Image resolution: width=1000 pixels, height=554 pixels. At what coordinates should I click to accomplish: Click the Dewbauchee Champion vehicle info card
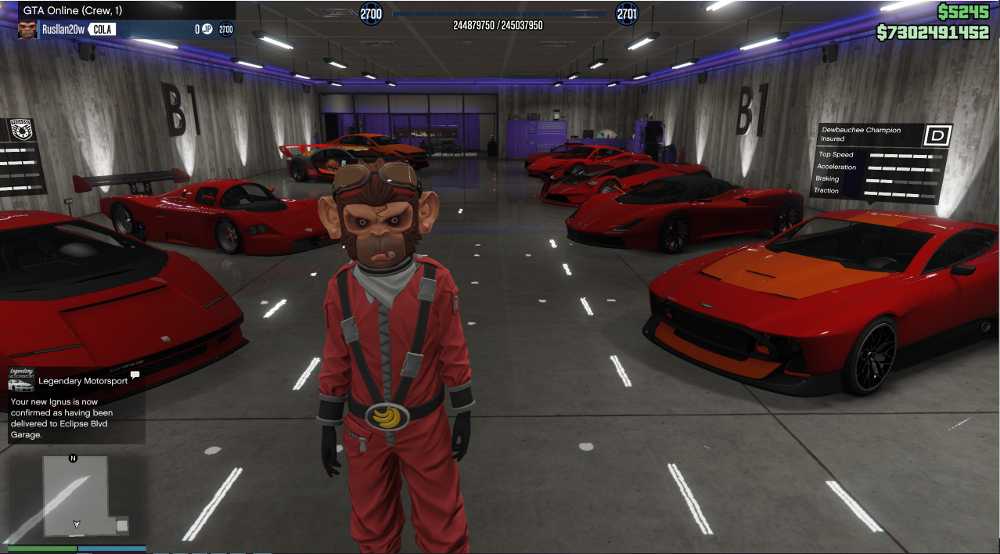880,160
